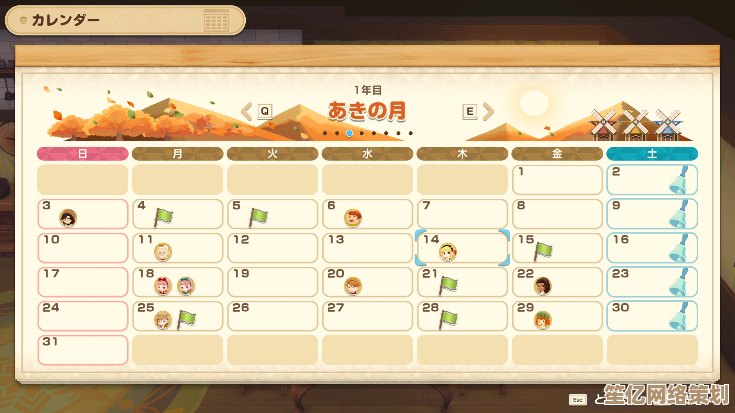Viewport: 735px width, 413px height.
Task: Select day 21 event cell
Action: (462, 282)
